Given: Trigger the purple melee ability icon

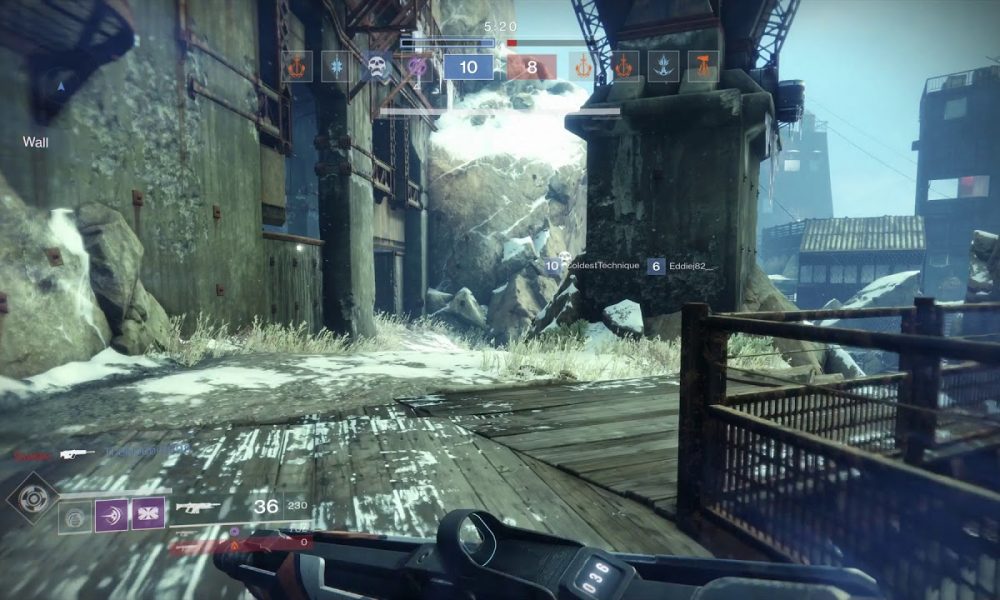Looking at the screenshot, I should point(111,514).
